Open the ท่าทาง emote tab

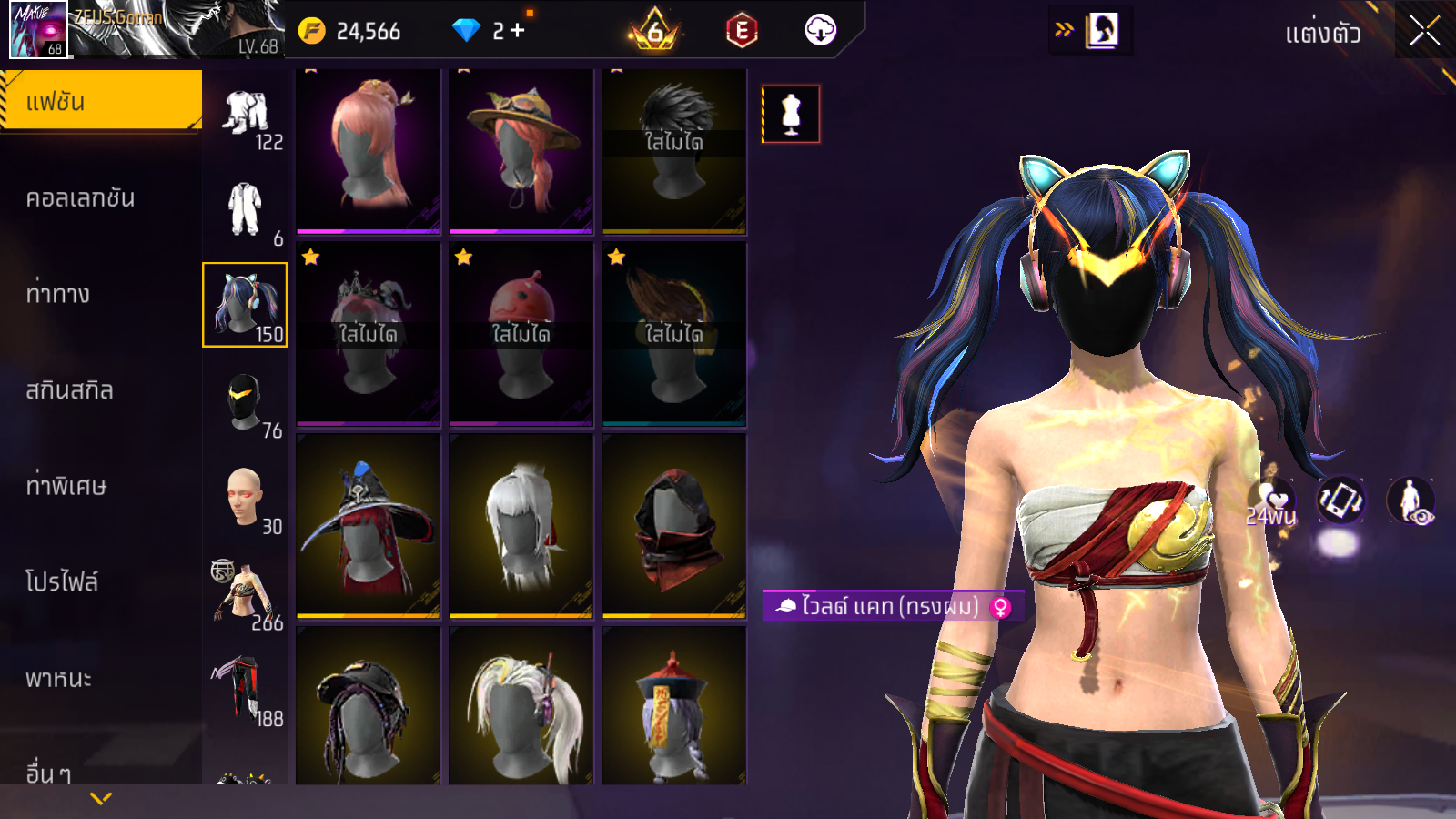(x=58, y=294)
